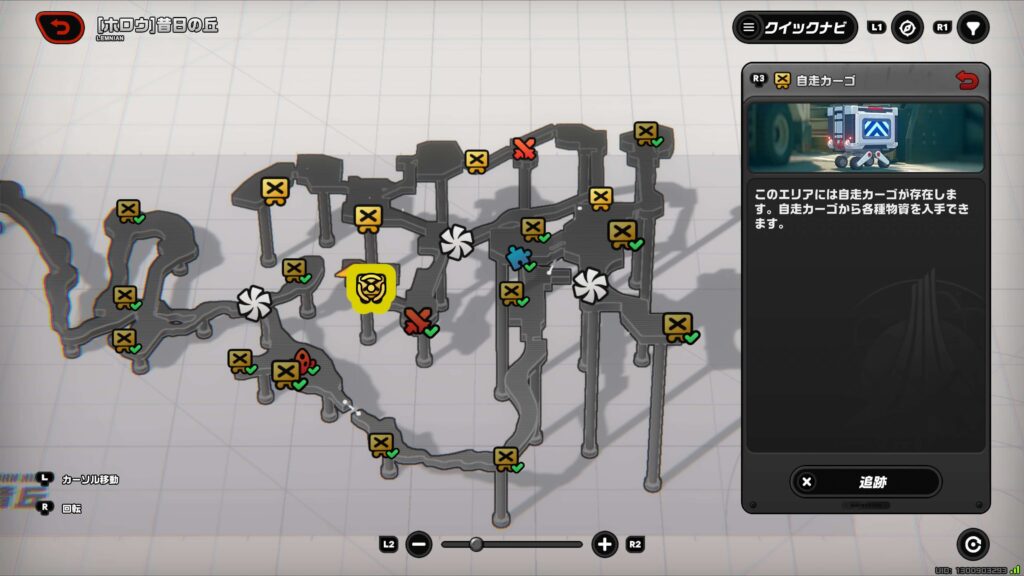The height and width of the screenshot is (576, 1024).
Task: Zoom in with the plus button
Action: 604,545
